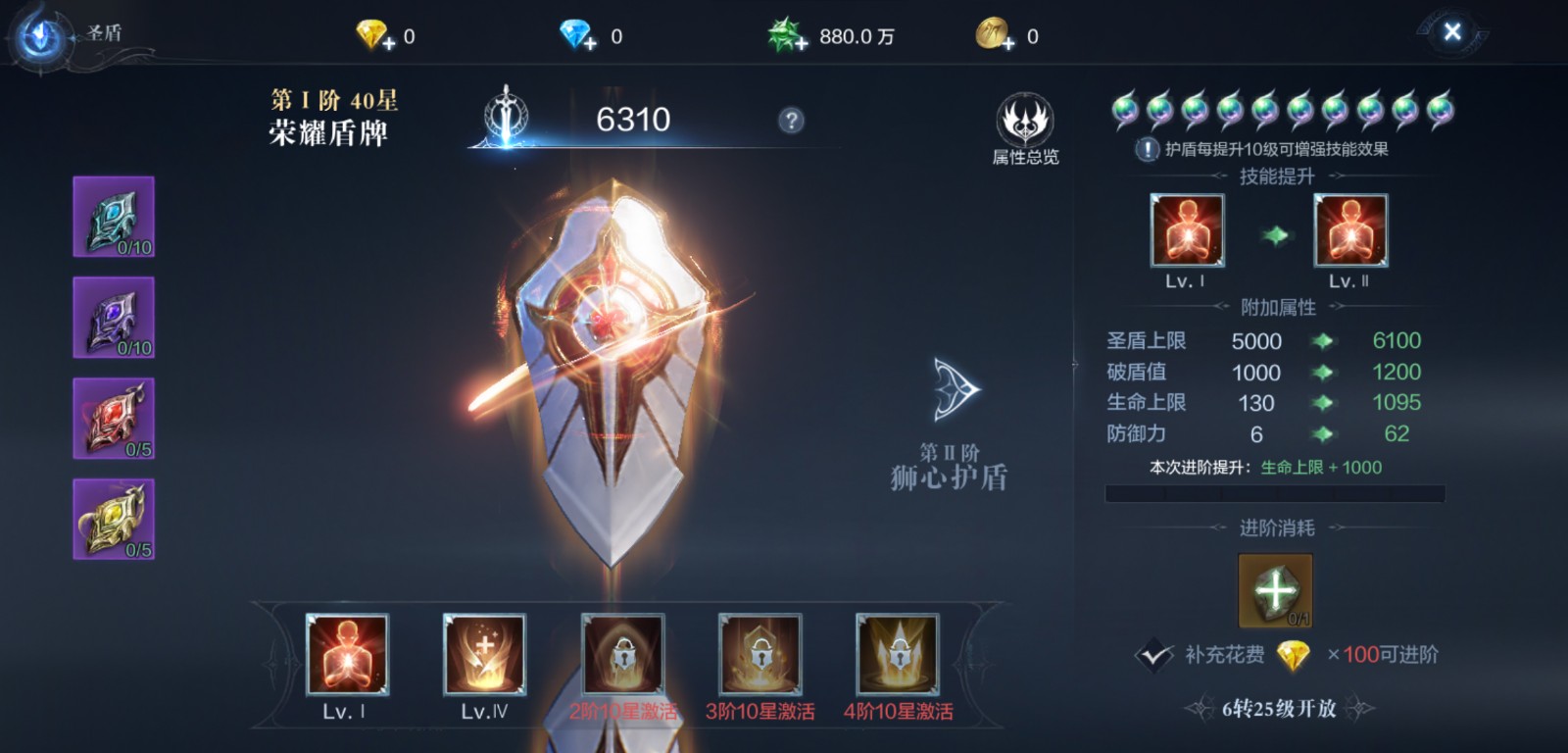Click the plus sign next to gold currency
The width and height of the screenshot is (1568, 753).
point(1008,41)
